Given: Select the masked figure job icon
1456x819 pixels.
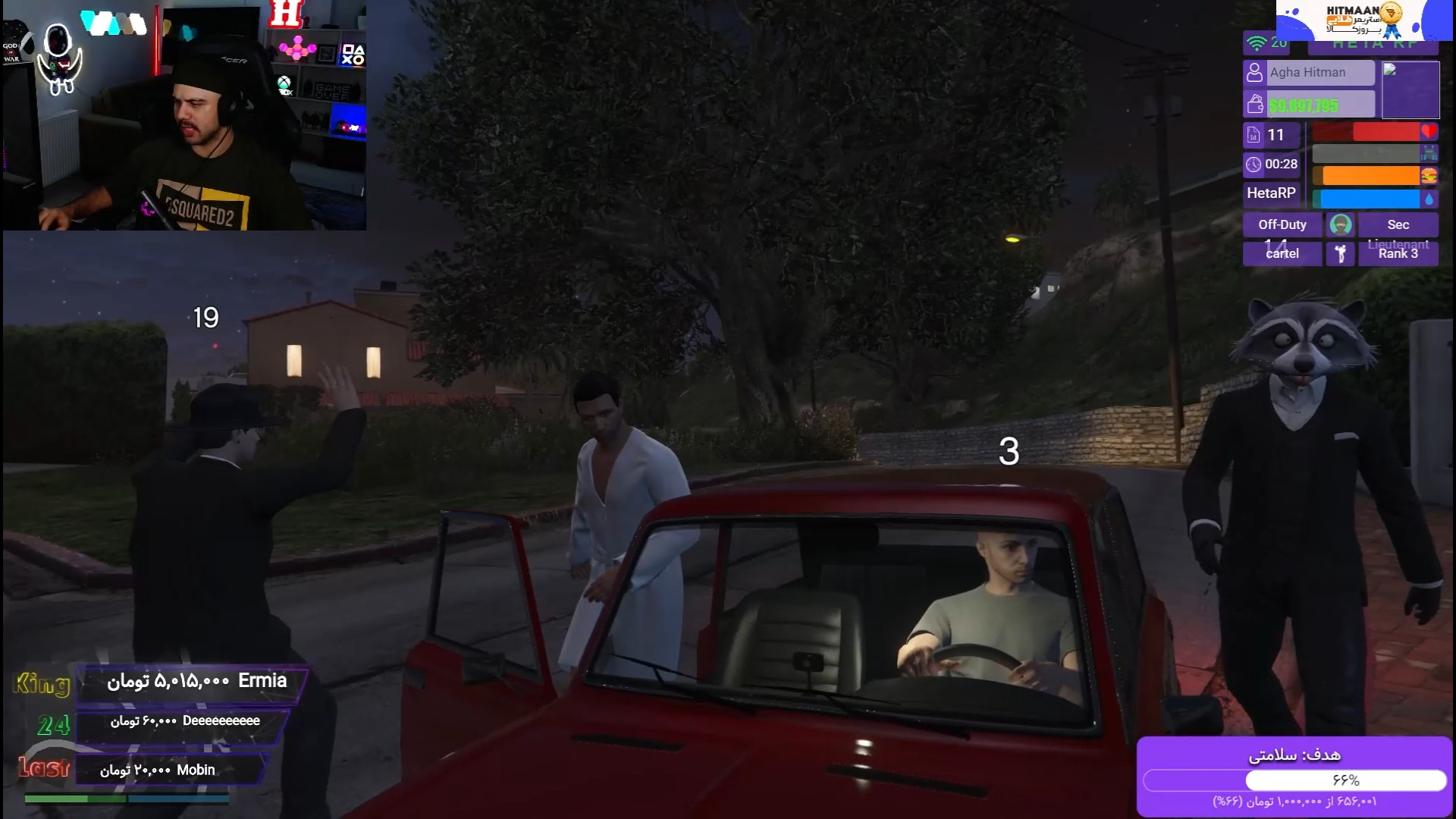Looking at the screenshot, I should pos(1340,224).
